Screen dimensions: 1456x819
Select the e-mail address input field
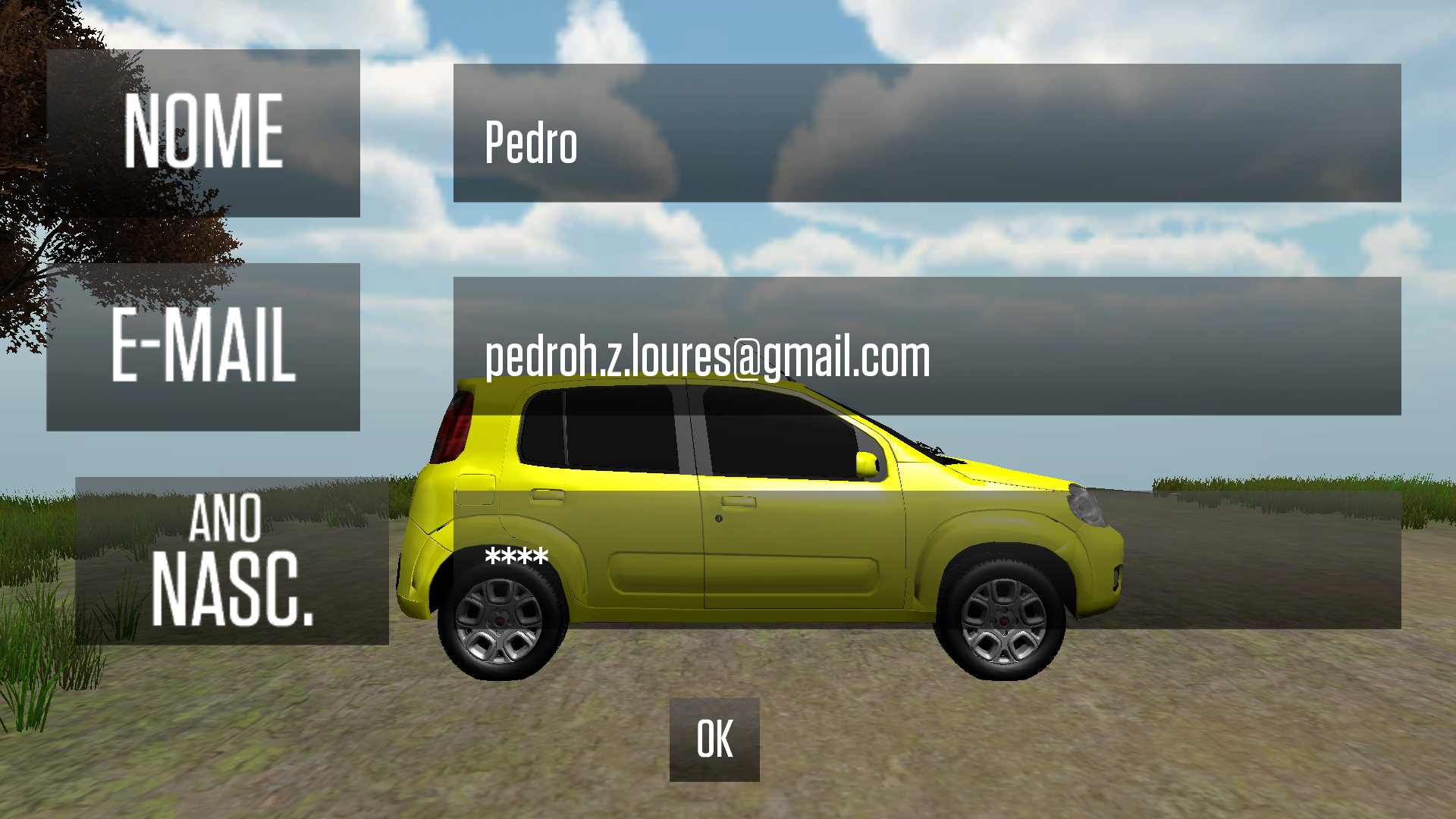[927, 347]
